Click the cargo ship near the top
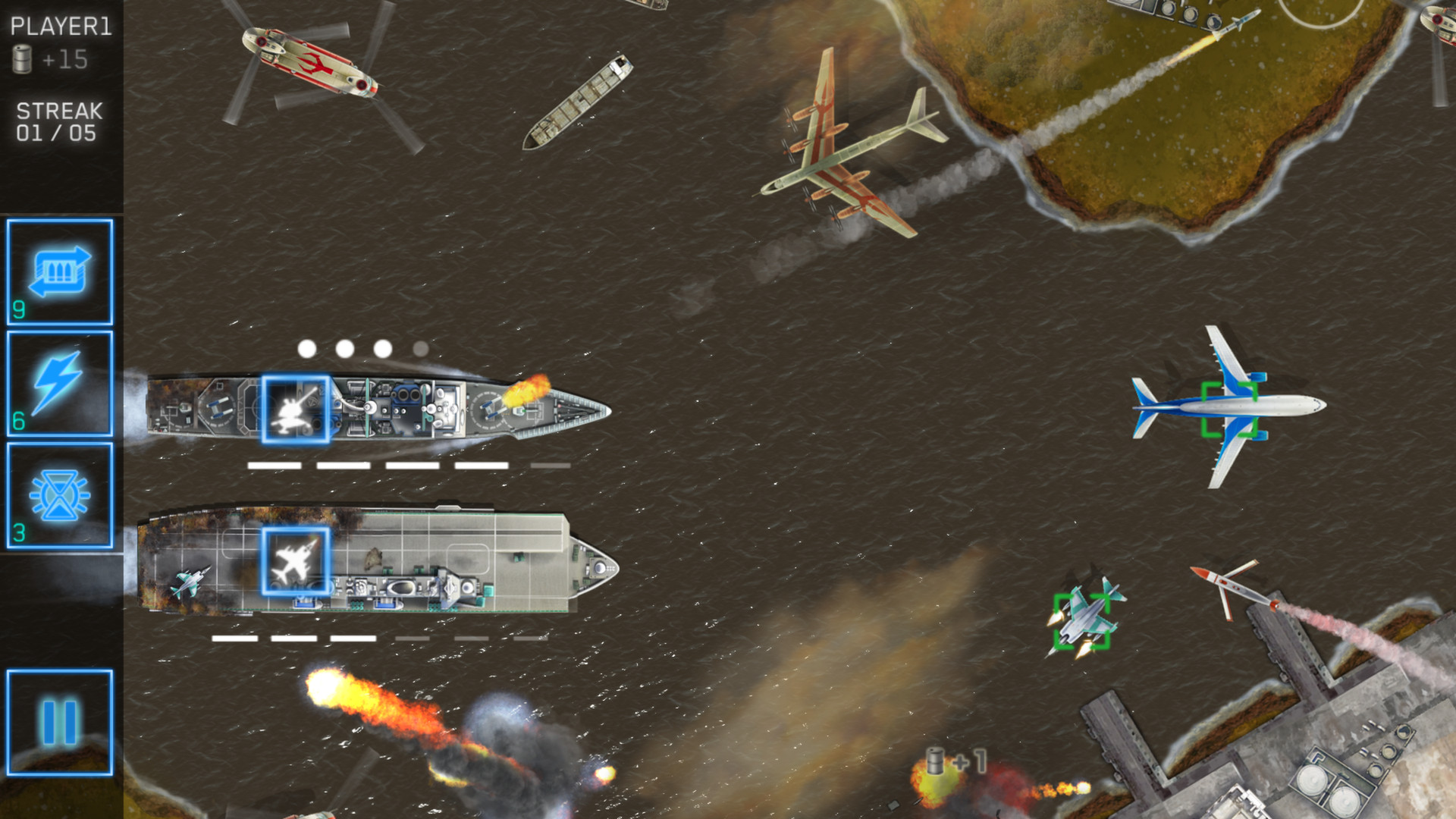The height and width of the screenshot is (819, 1456). point(576,99)
